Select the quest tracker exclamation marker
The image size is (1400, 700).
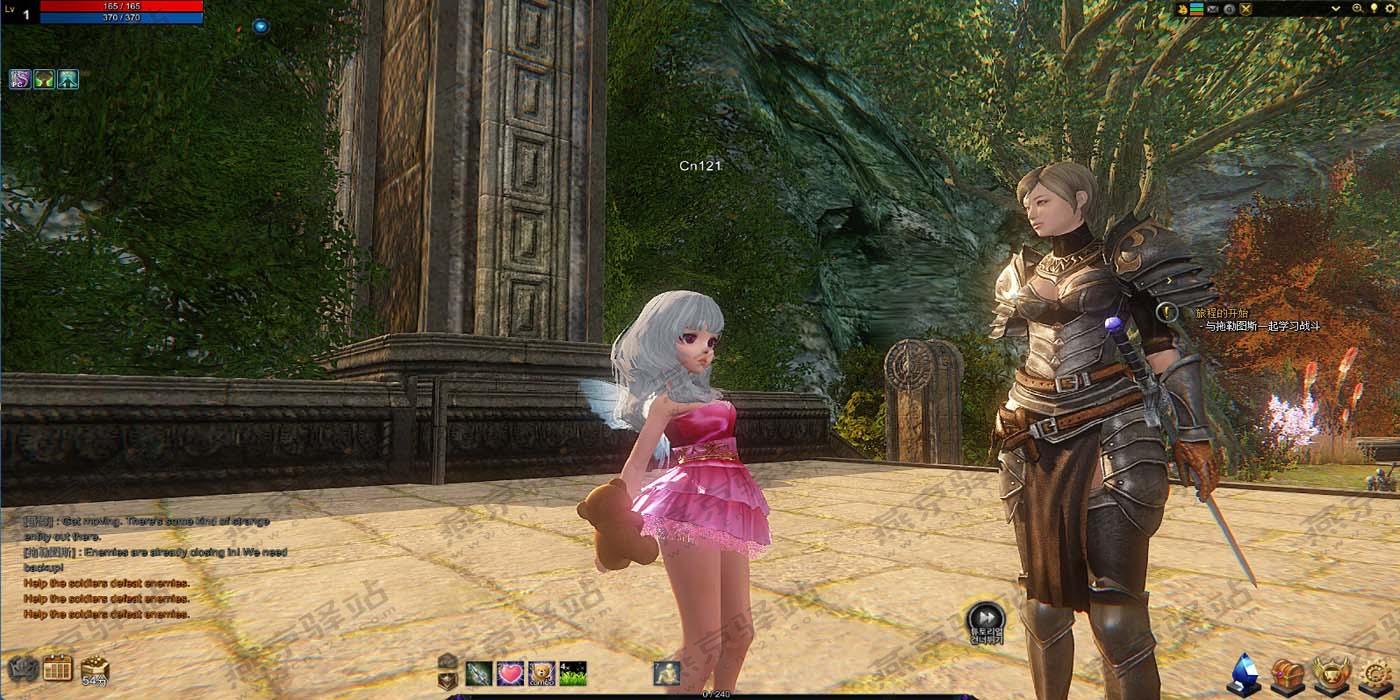pos(1166,313)
